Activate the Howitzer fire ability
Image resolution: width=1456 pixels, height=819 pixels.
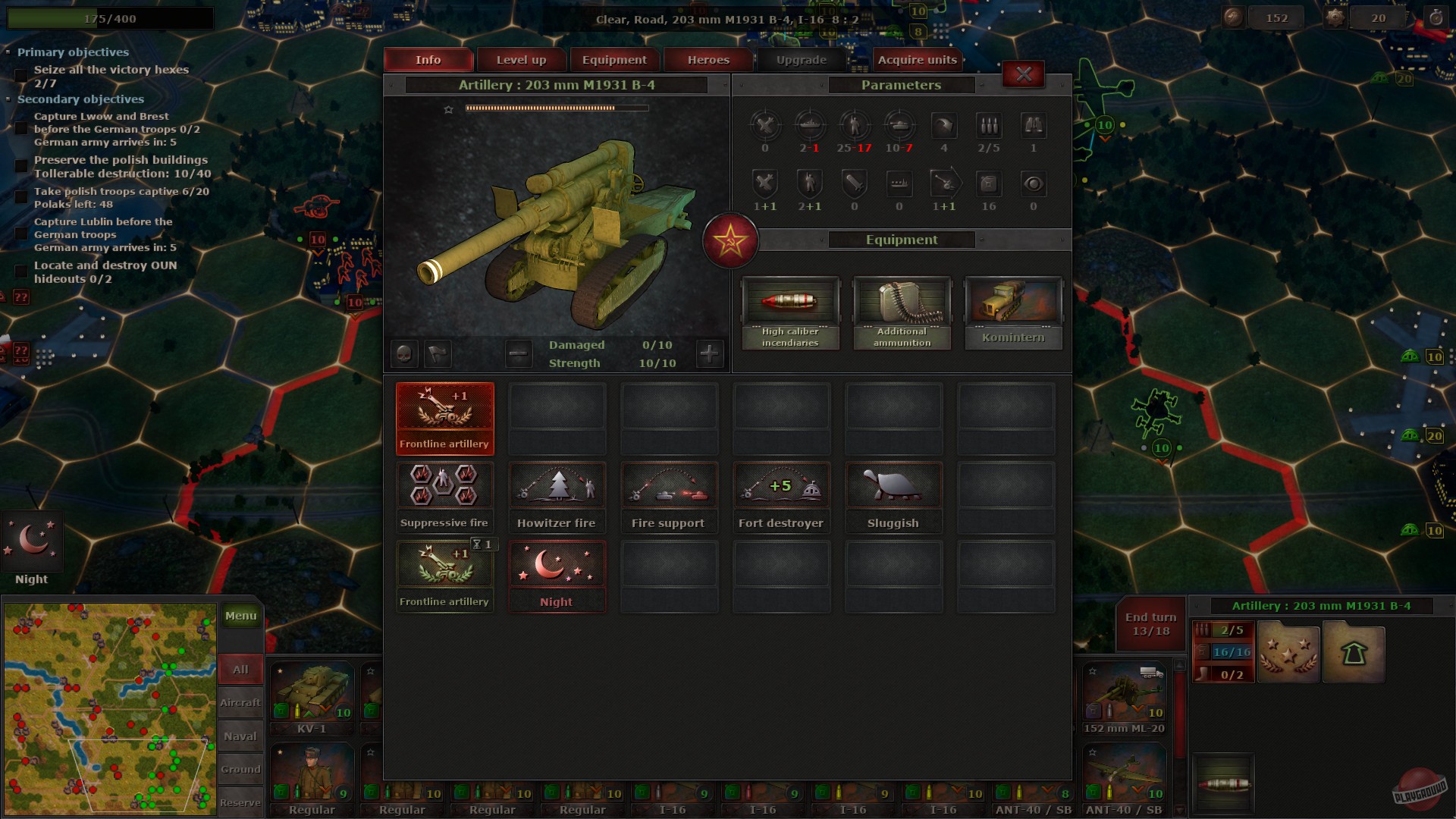pyautogui.click(x=557, y=497)
